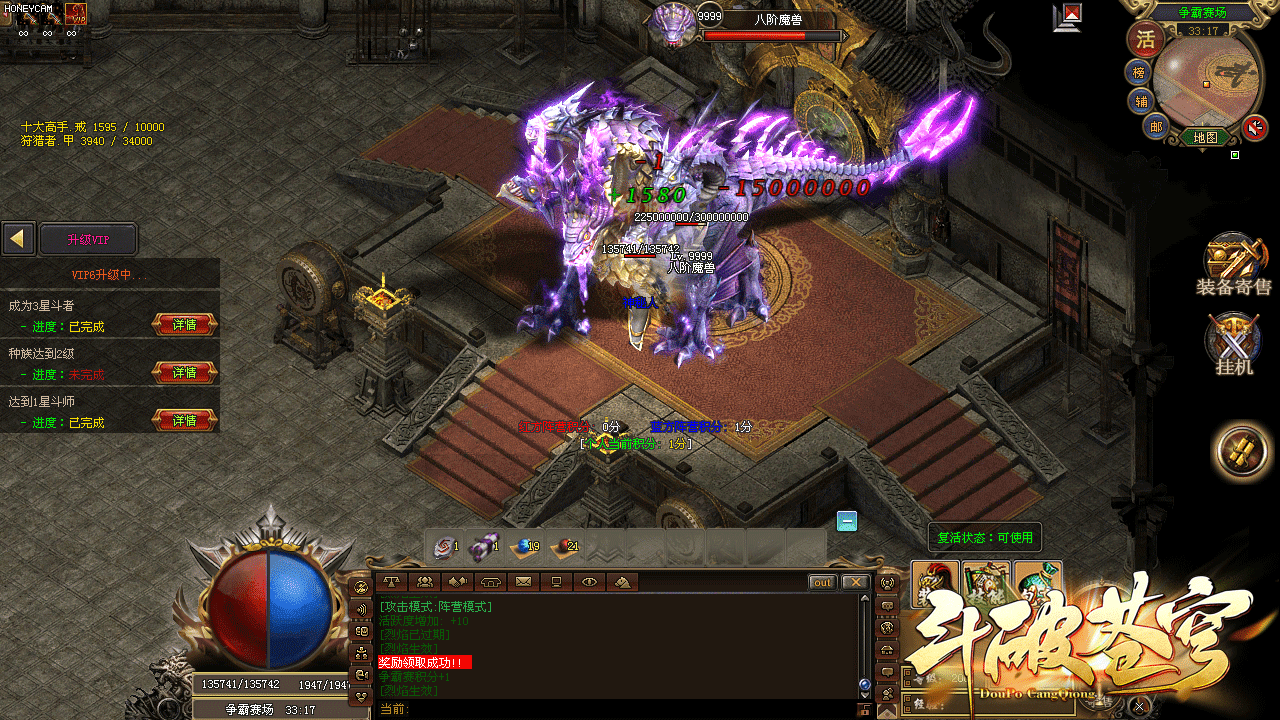Open the 邮 mail button
Viewport: 1280px width, 720px height.
coord(1155,126)
